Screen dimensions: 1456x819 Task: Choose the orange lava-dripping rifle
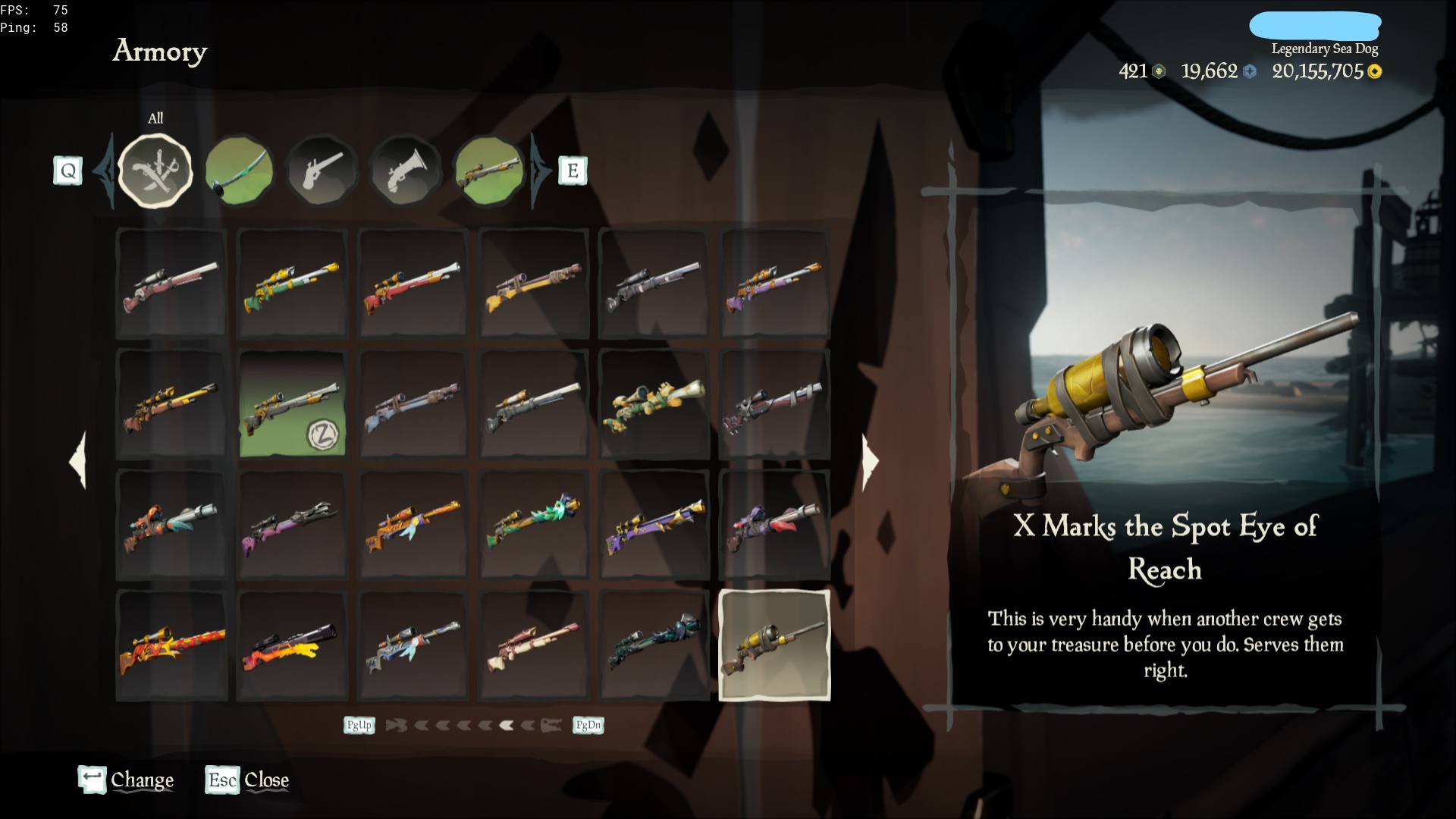(292, 645)
